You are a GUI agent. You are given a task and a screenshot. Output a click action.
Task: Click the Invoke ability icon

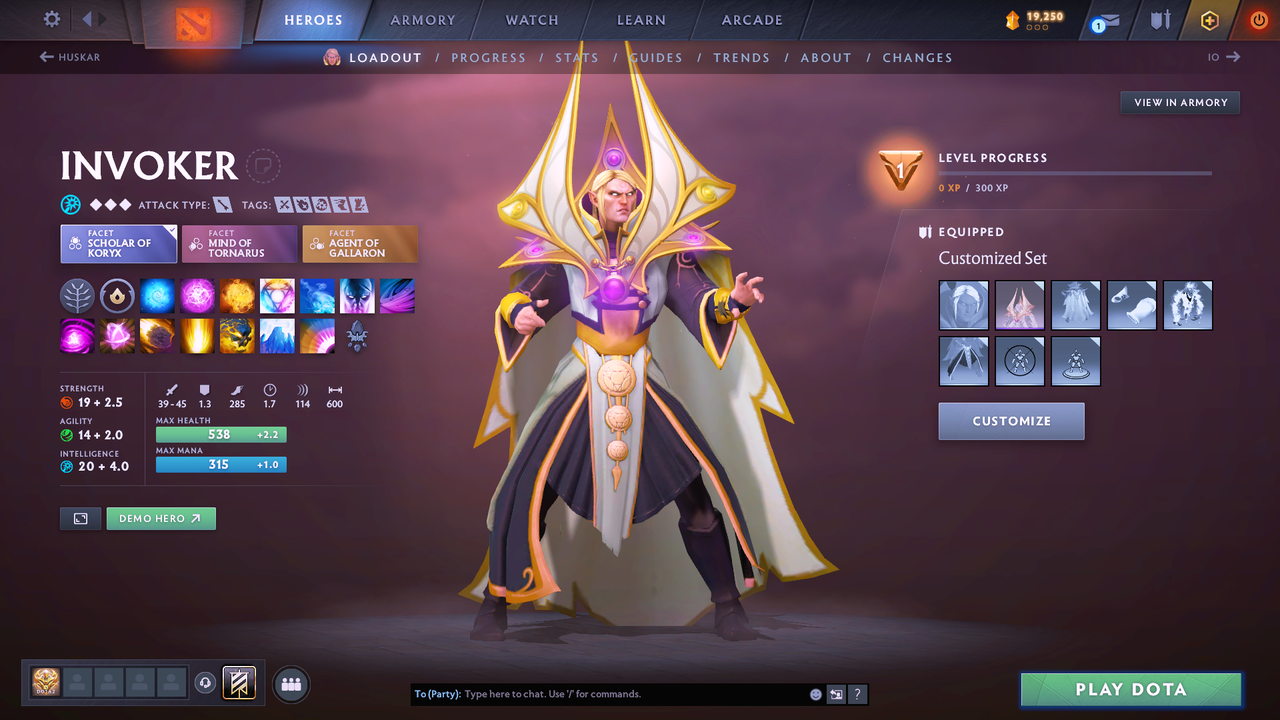point(277,295)
